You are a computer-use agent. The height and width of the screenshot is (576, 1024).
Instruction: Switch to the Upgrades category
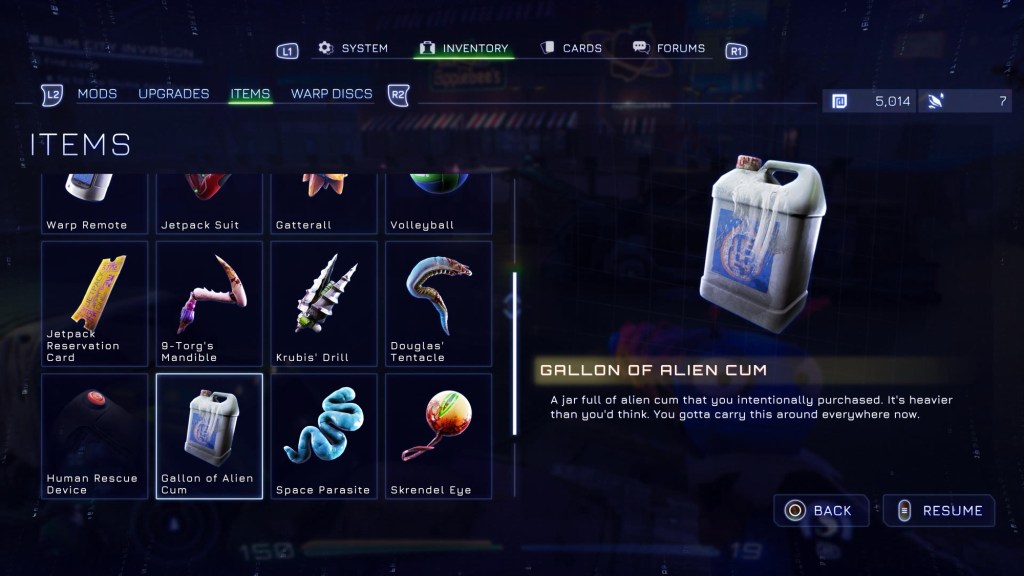click(174, 94)
